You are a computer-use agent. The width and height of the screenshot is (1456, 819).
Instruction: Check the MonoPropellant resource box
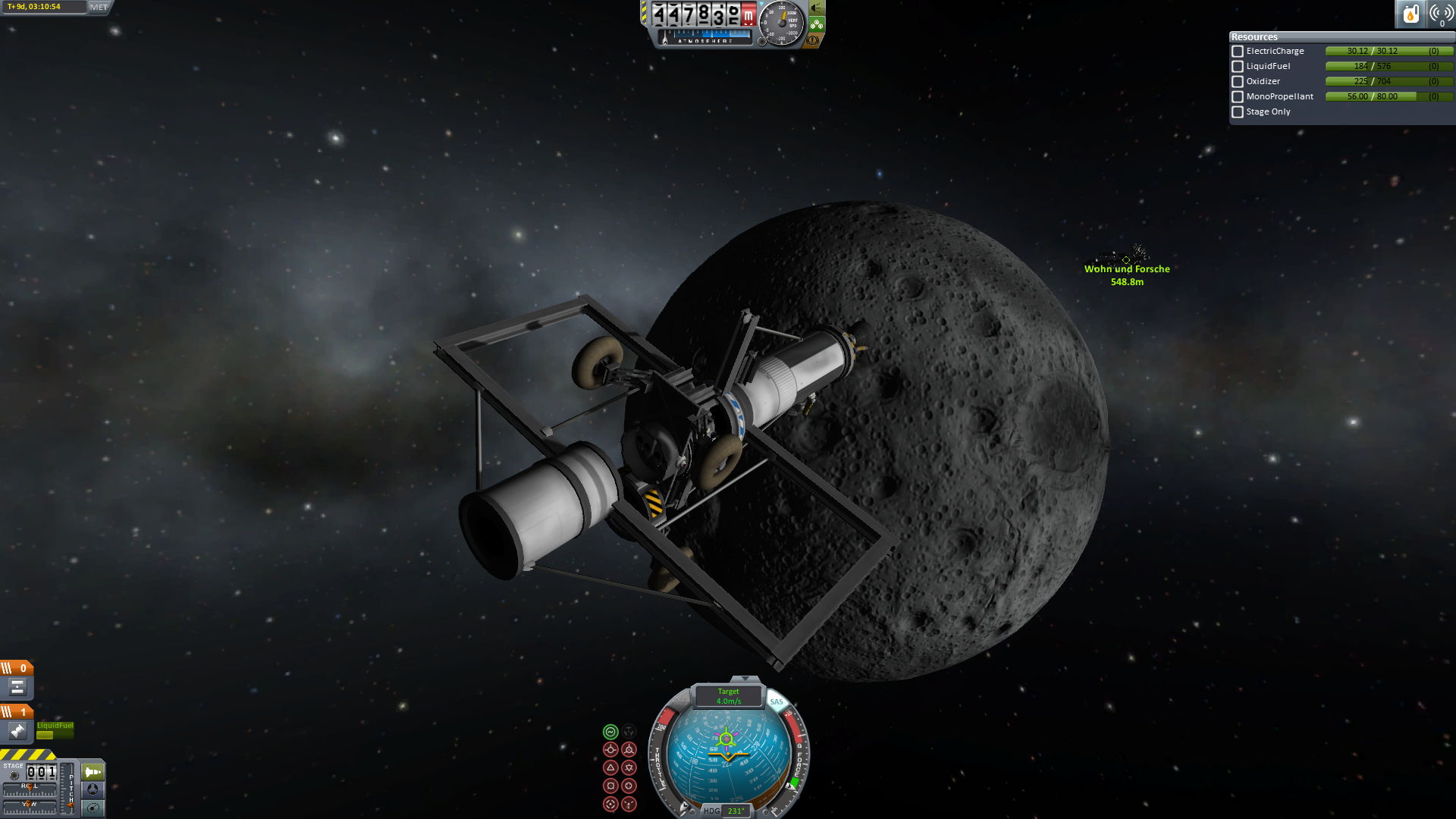coord(1238,97)
